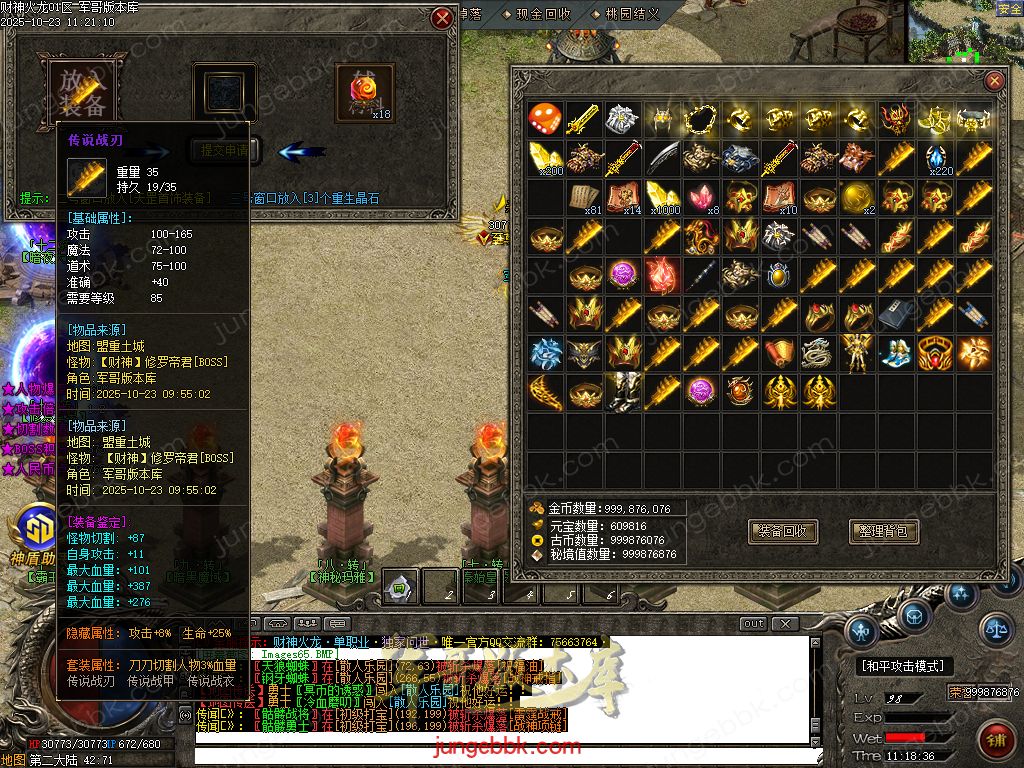Pick the paper scroll stack x81
The width and height of the screenshot is (1024, 768).
pyautogui.click(x=583, y=197)
